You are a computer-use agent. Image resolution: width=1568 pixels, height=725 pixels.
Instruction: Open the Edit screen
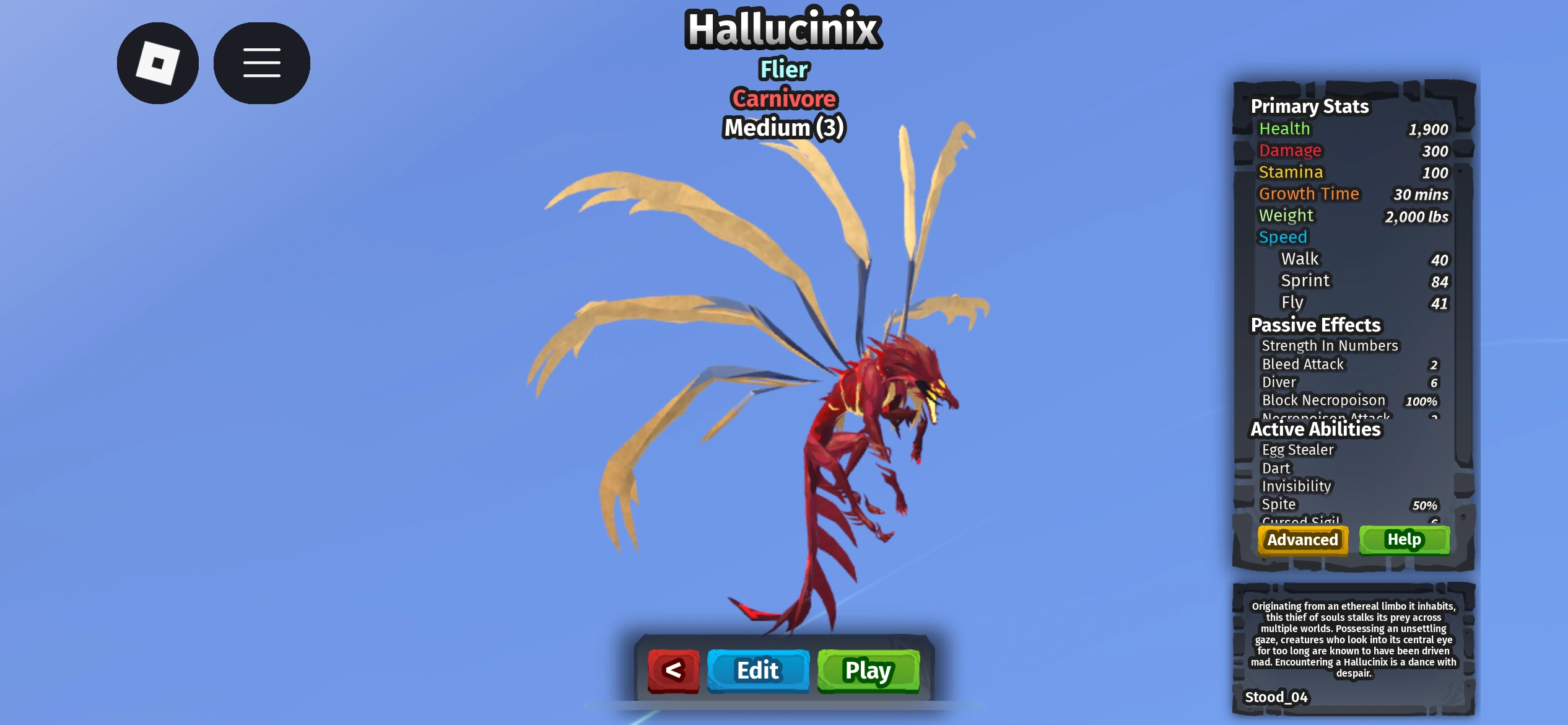coord(757,670)
